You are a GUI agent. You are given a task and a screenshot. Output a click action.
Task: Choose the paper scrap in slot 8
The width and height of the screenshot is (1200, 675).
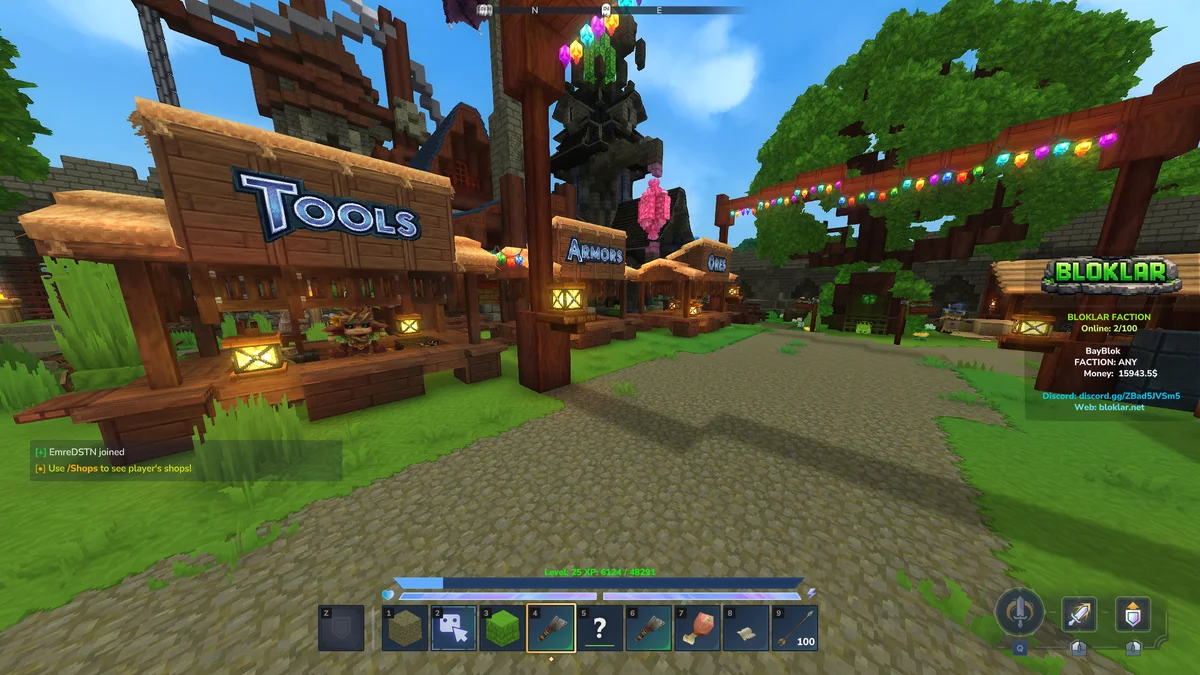pos(746,628)
